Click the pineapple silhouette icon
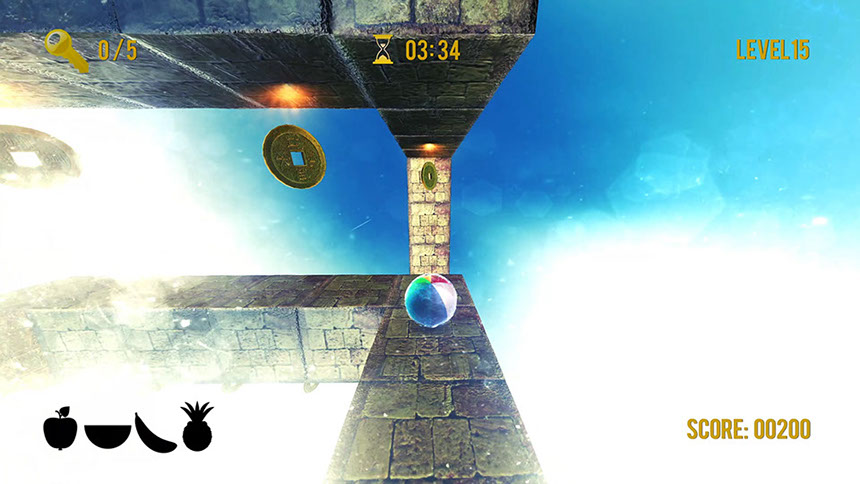 click(197, 427)
